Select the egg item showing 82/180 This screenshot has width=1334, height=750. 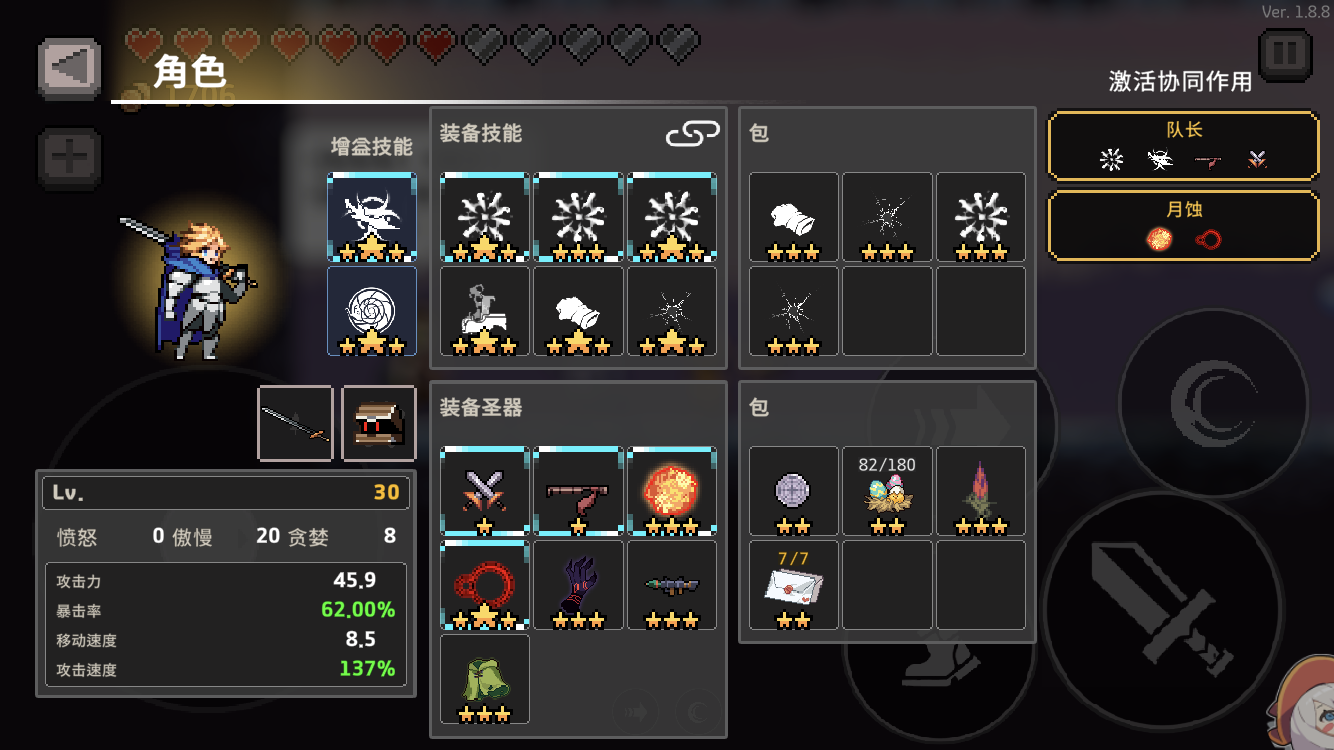coord(886,490)
